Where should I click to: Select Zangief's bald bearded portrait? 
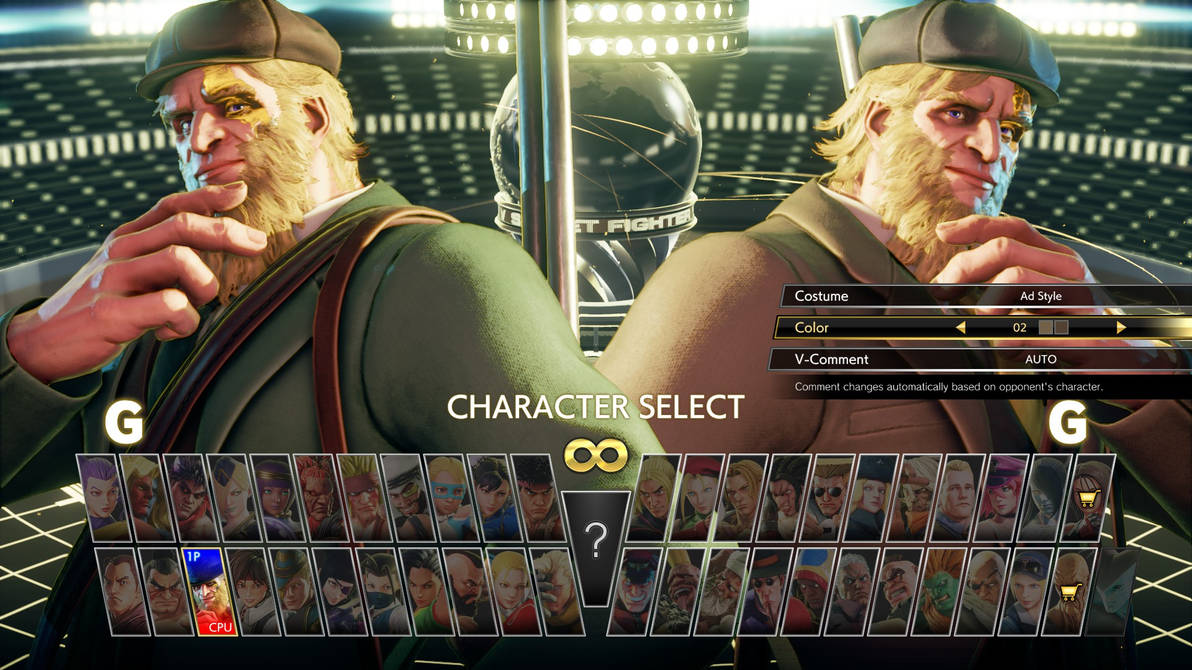(x=468, y=591)
